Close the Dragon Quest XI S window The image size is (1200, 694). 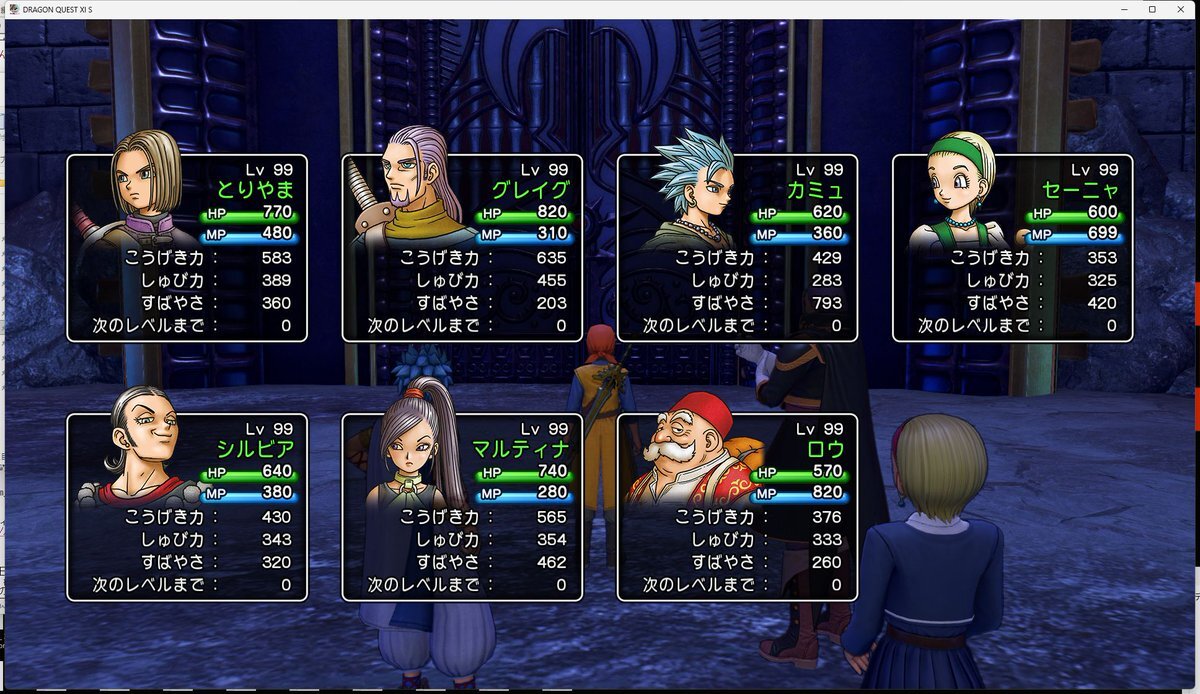tap(1182, 9)
